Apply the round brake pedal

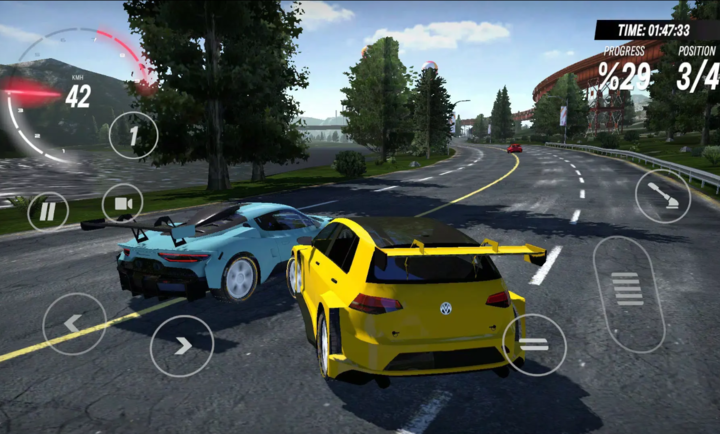tap(534, 345)
